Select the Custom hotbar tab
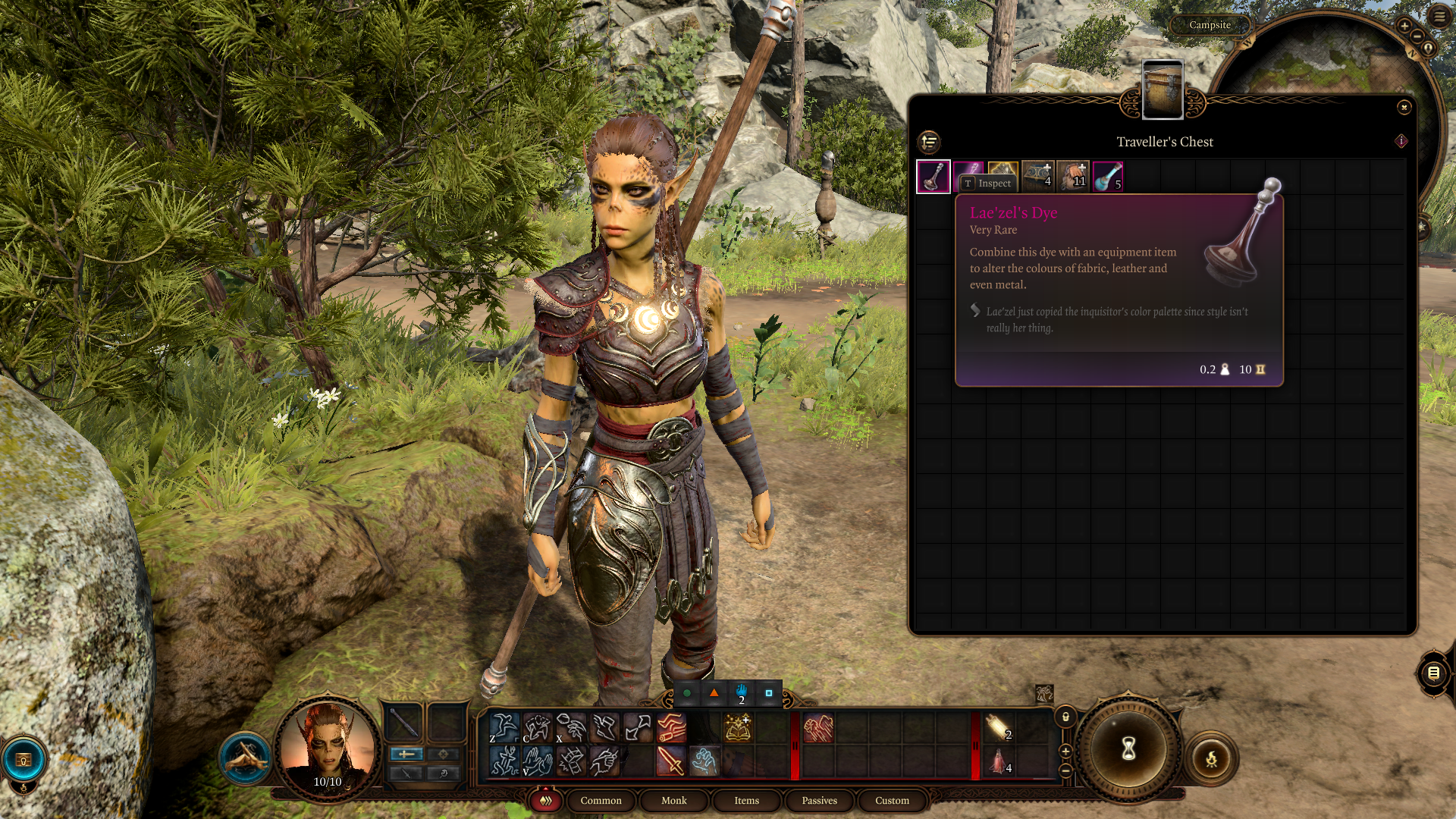 [892, 801]
